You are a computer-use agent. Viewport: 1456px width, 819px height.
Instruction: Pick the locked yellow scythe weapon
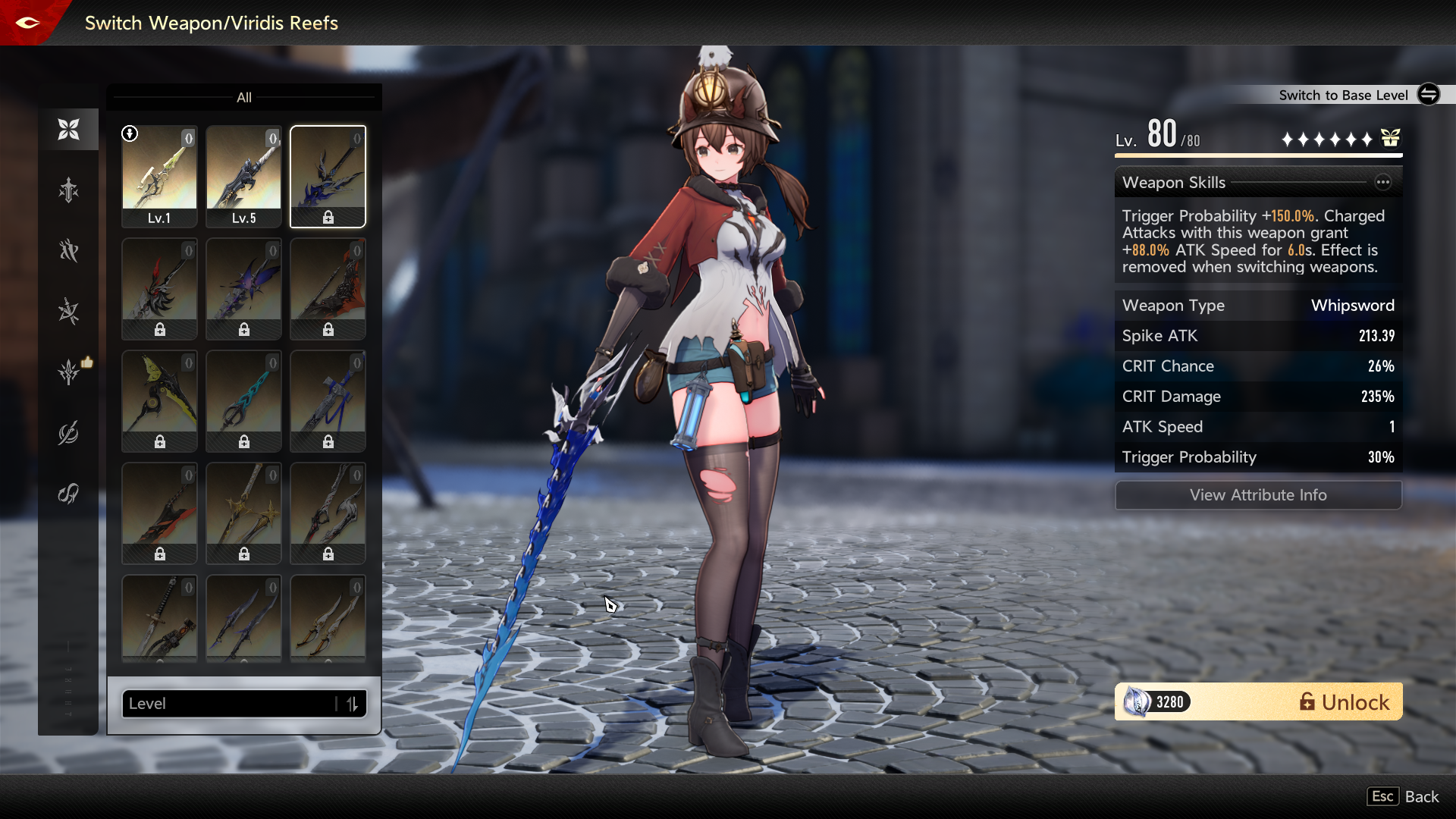159,400
